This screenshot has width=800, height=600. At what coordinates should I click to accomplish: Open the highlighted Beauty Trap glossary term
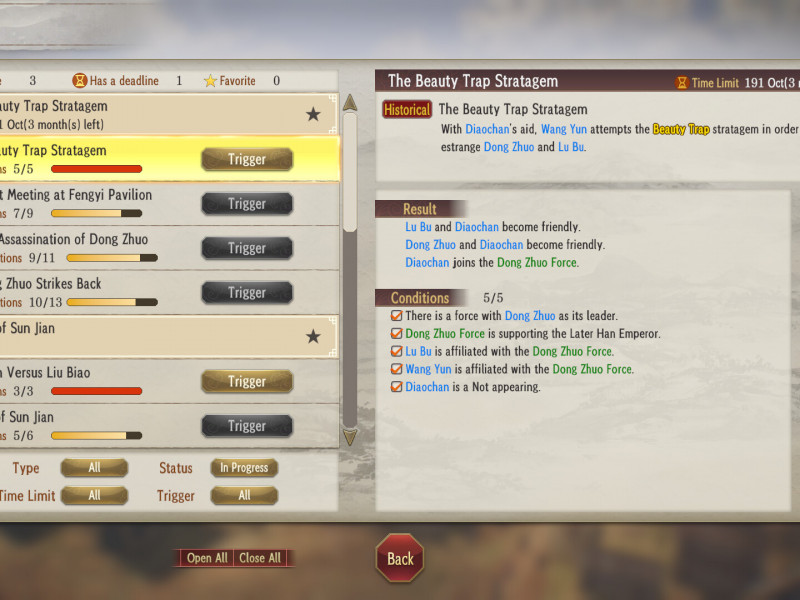point(681,129)
